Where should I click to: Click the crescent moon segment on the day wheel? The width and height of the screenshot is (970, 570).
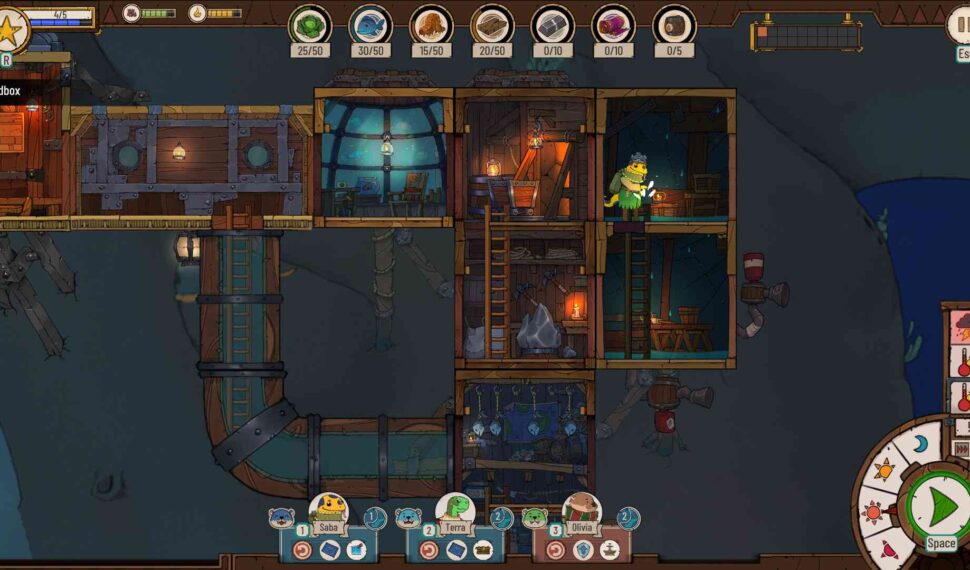click(x=920, y=444)
